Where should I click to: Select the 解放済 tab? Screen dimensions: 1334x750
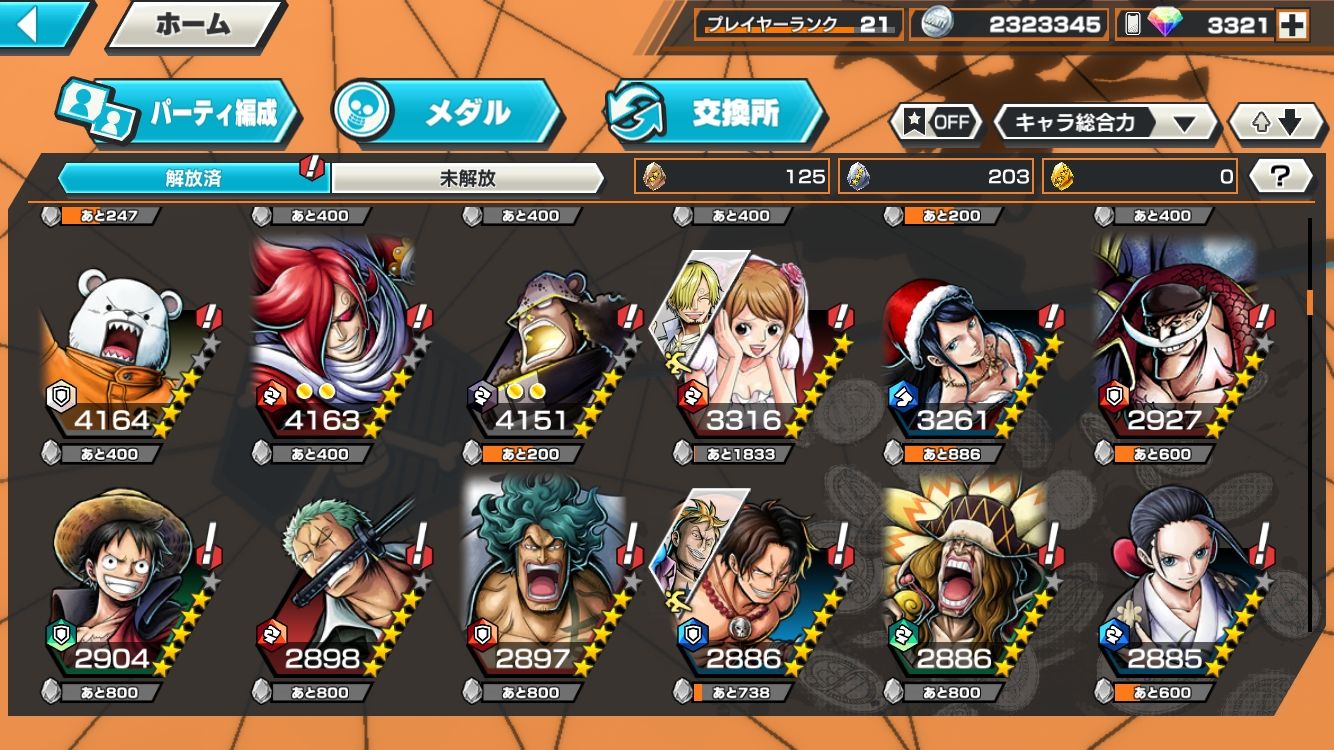(x=193, y=179)
